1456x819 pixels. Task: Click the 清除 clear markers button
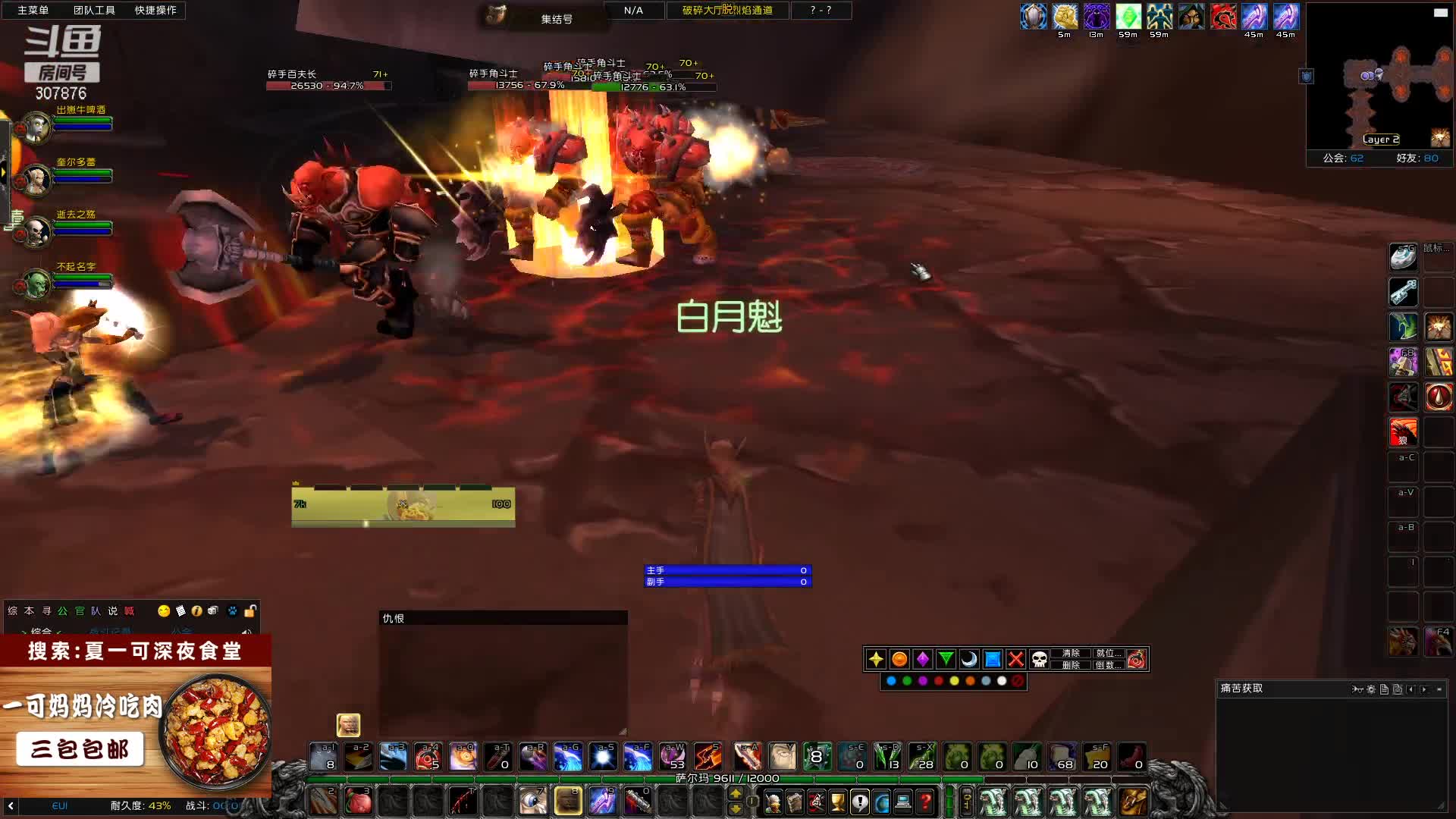coord(1071,653)
